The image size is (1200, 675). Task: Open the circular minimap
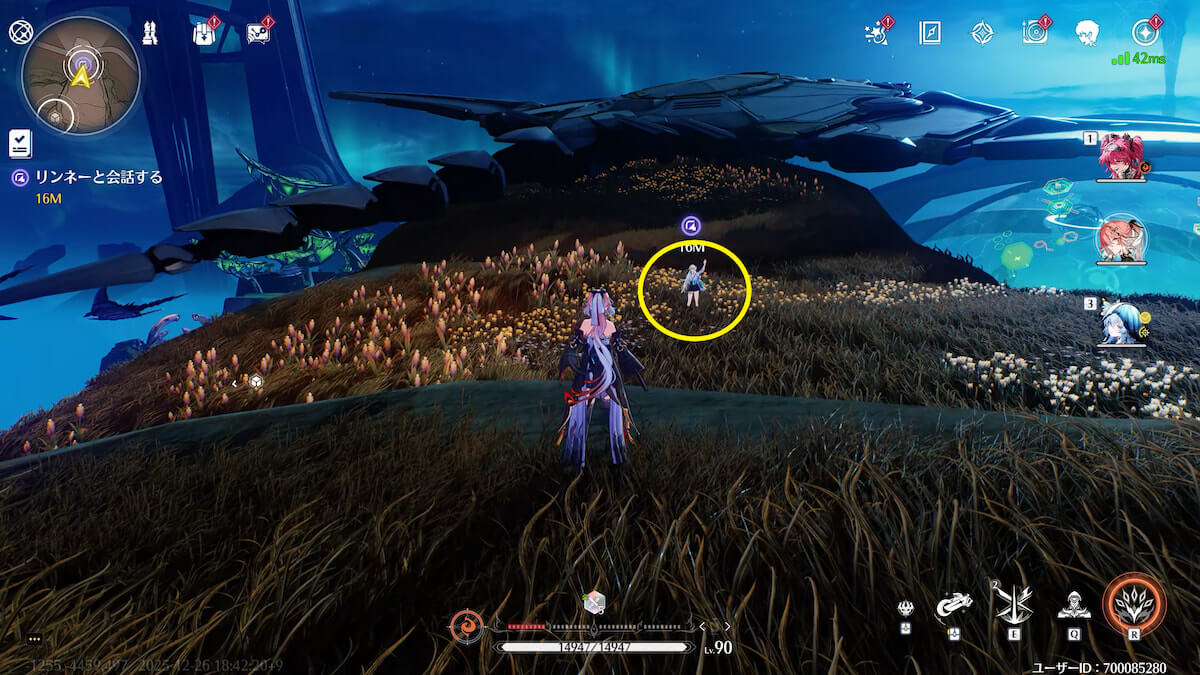[80, 76]
